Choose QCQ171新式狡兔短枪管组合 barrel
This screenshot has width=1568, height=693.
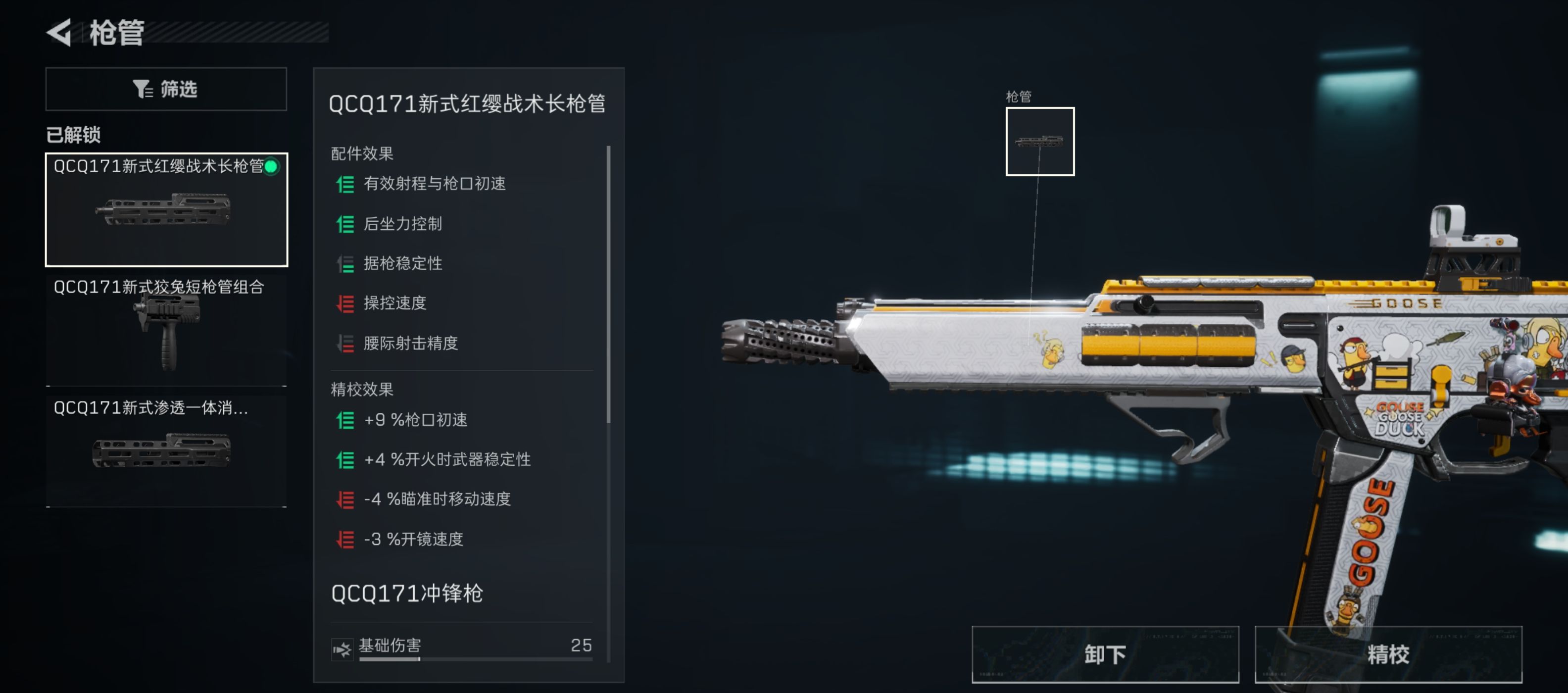pos(166,330)
